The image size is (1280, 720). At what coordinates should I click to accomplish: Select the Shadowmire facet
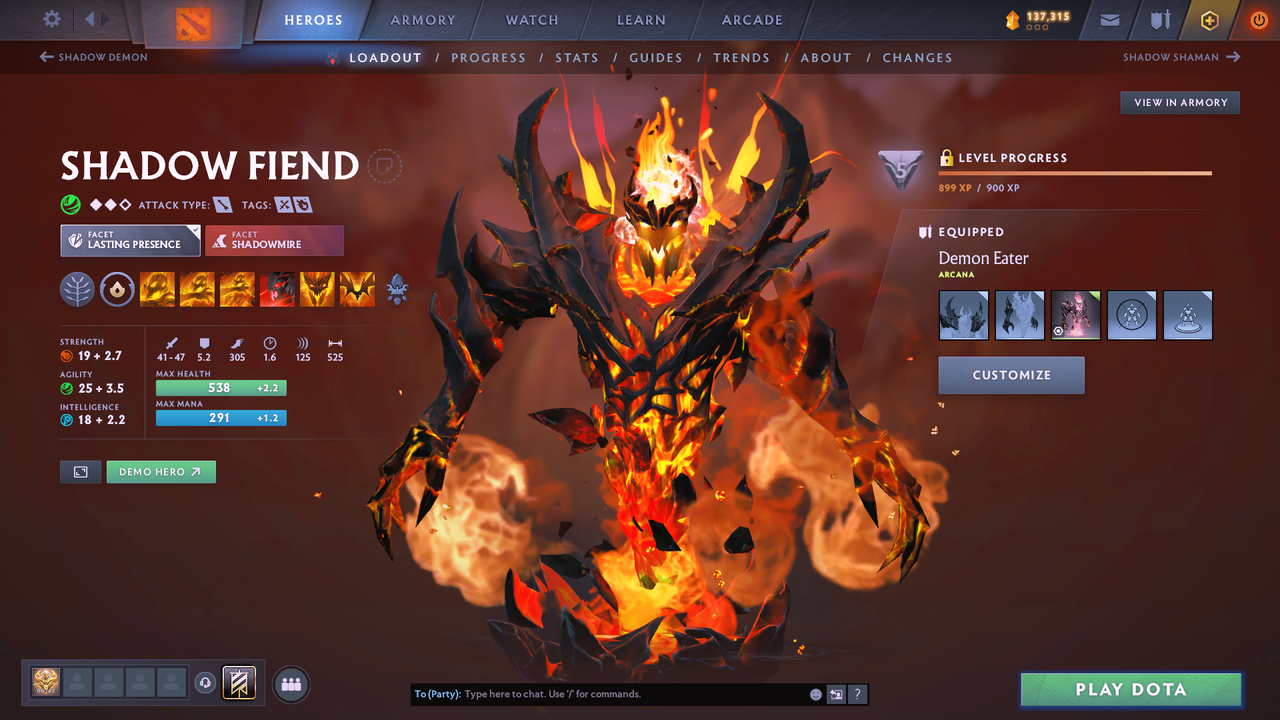pyautogui.click(x=274, y=240)
